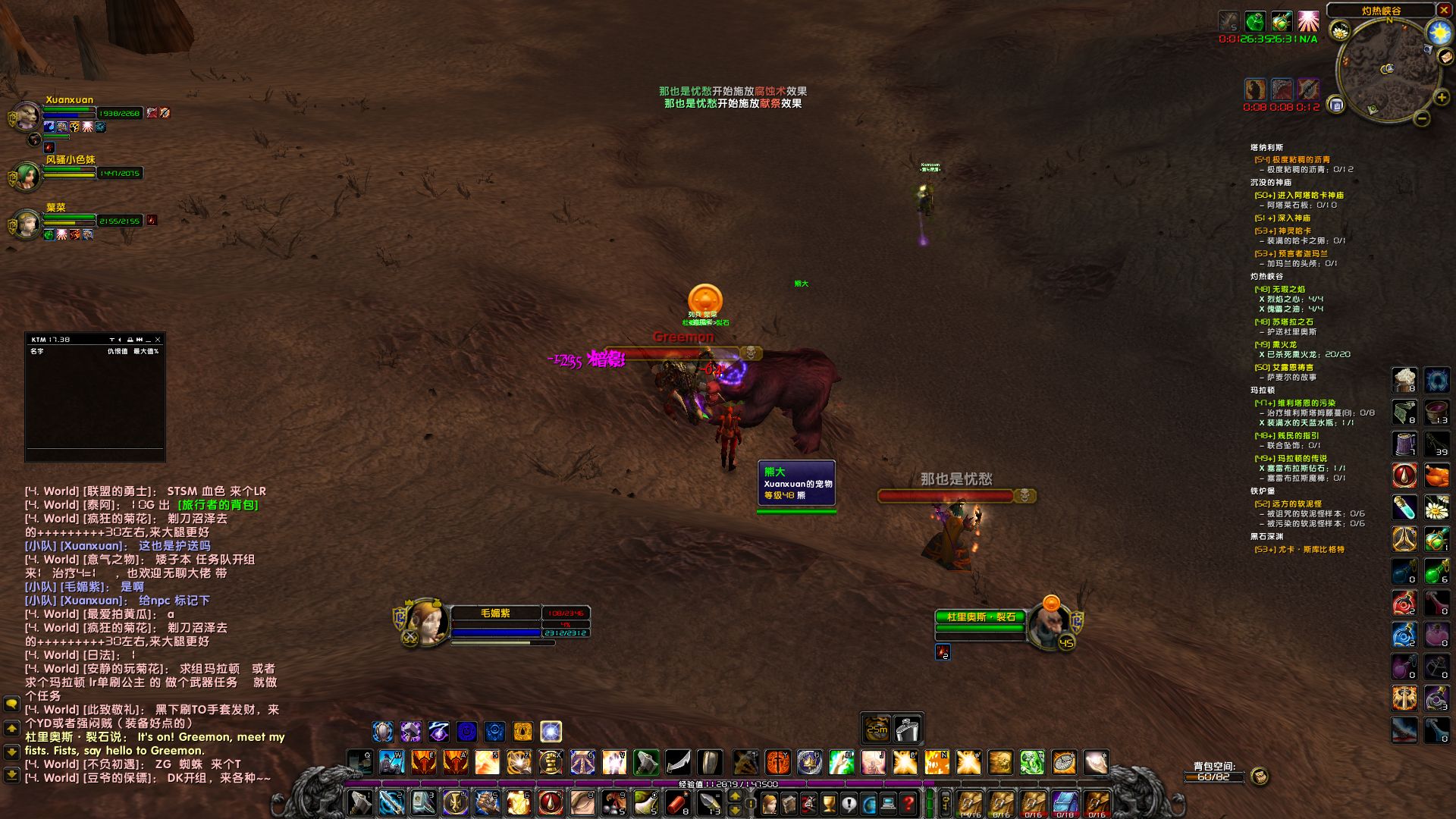Open the spellbook icon in the micro menu
1456x819 pixels.
787,802
